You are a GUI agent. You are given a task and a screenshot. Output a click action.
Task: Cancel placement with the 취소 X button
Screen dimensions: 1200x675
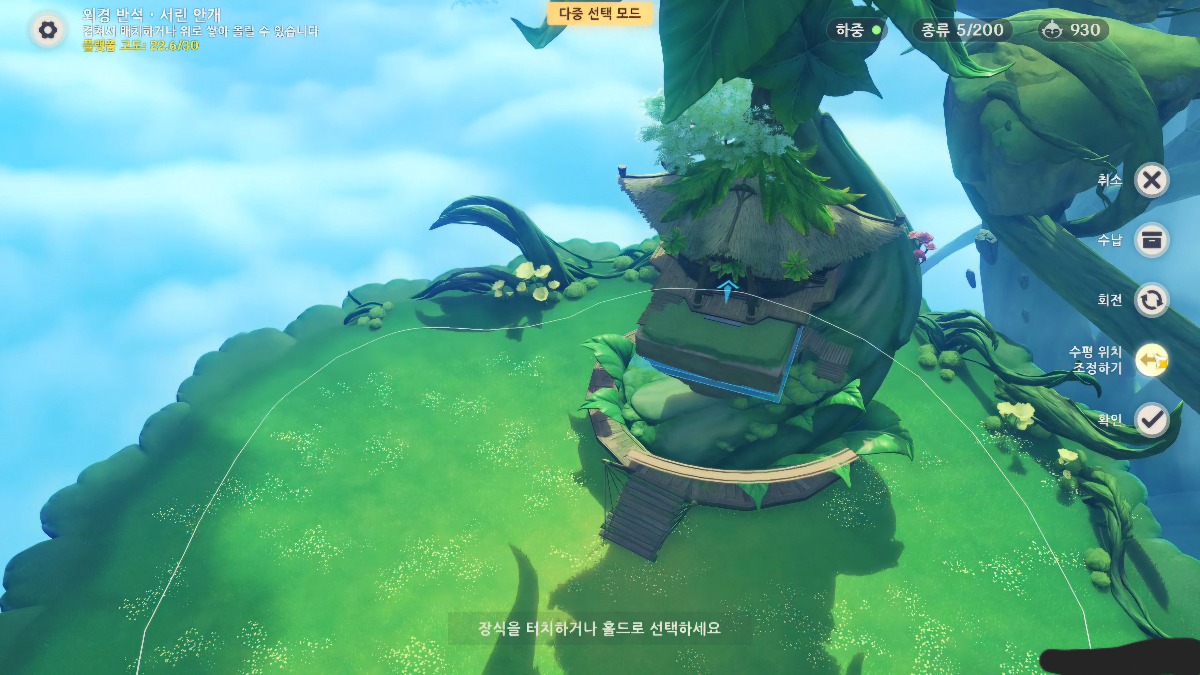1152,180
